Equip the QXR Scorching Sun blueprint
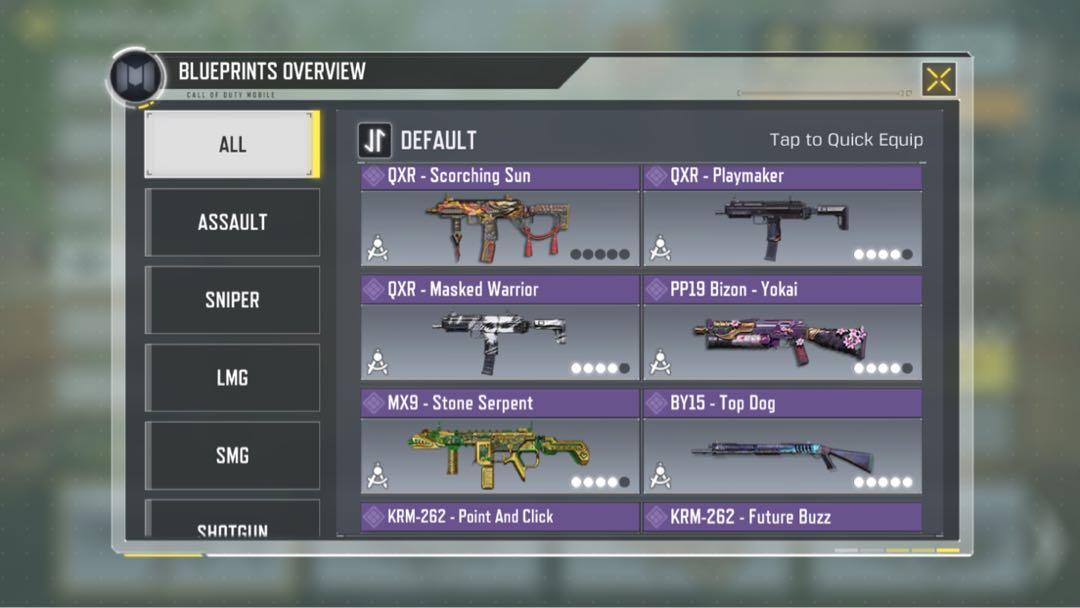 (x=499, y=217)
